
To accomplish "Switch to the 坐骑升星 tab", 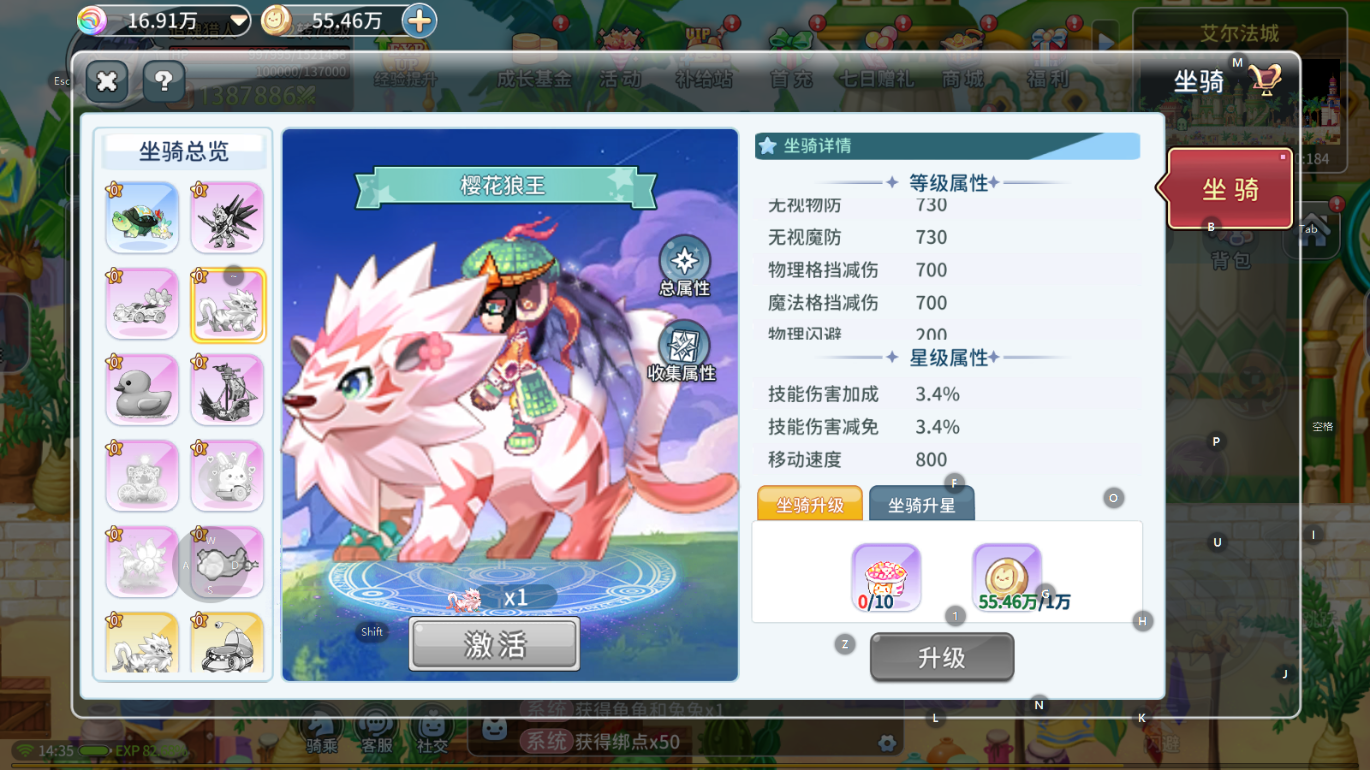I will tap(920, 504).
